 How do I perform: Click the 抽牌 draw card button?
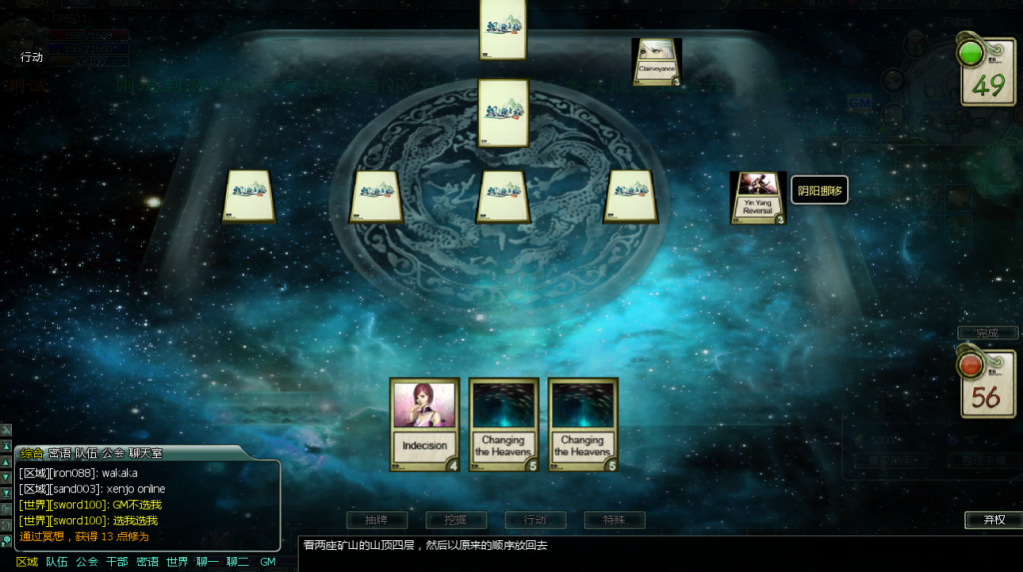click(375, 520)
